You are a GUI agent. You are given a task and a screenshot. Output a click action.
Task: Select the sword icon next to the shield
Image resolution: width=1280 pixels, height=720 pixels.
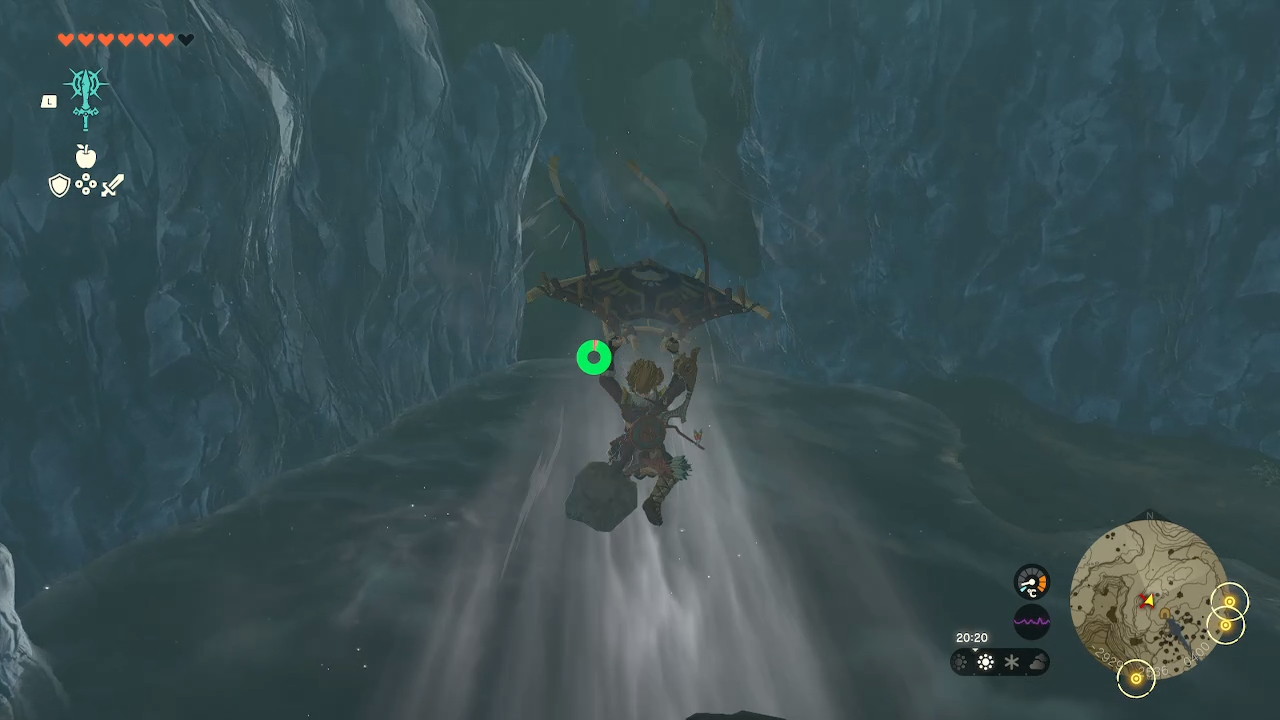(x=112, y=185)
